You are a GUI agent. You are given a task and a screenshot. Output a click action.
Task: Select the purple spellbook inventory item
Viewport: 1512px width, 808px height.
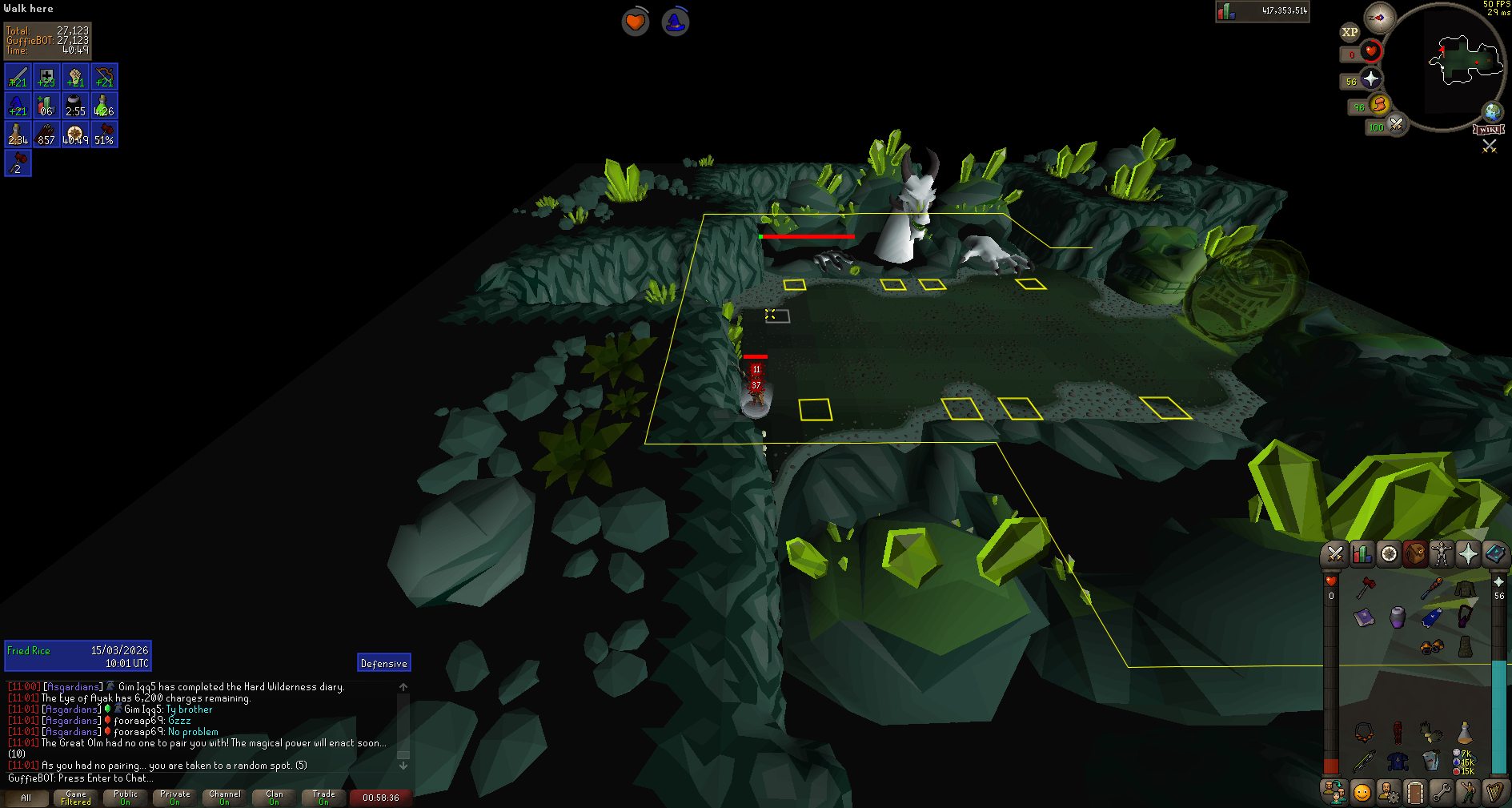pos(1365,617)
